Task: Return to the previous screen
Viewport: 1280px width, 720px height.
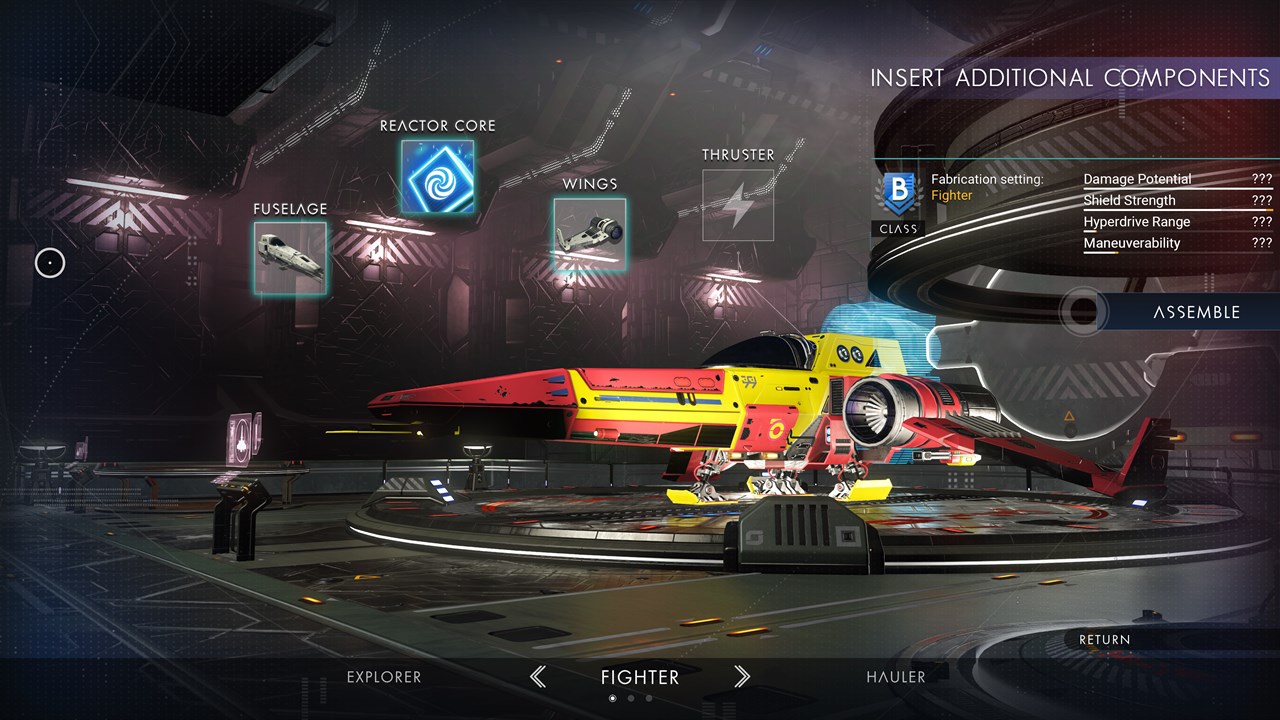Action: point(1105,640)
